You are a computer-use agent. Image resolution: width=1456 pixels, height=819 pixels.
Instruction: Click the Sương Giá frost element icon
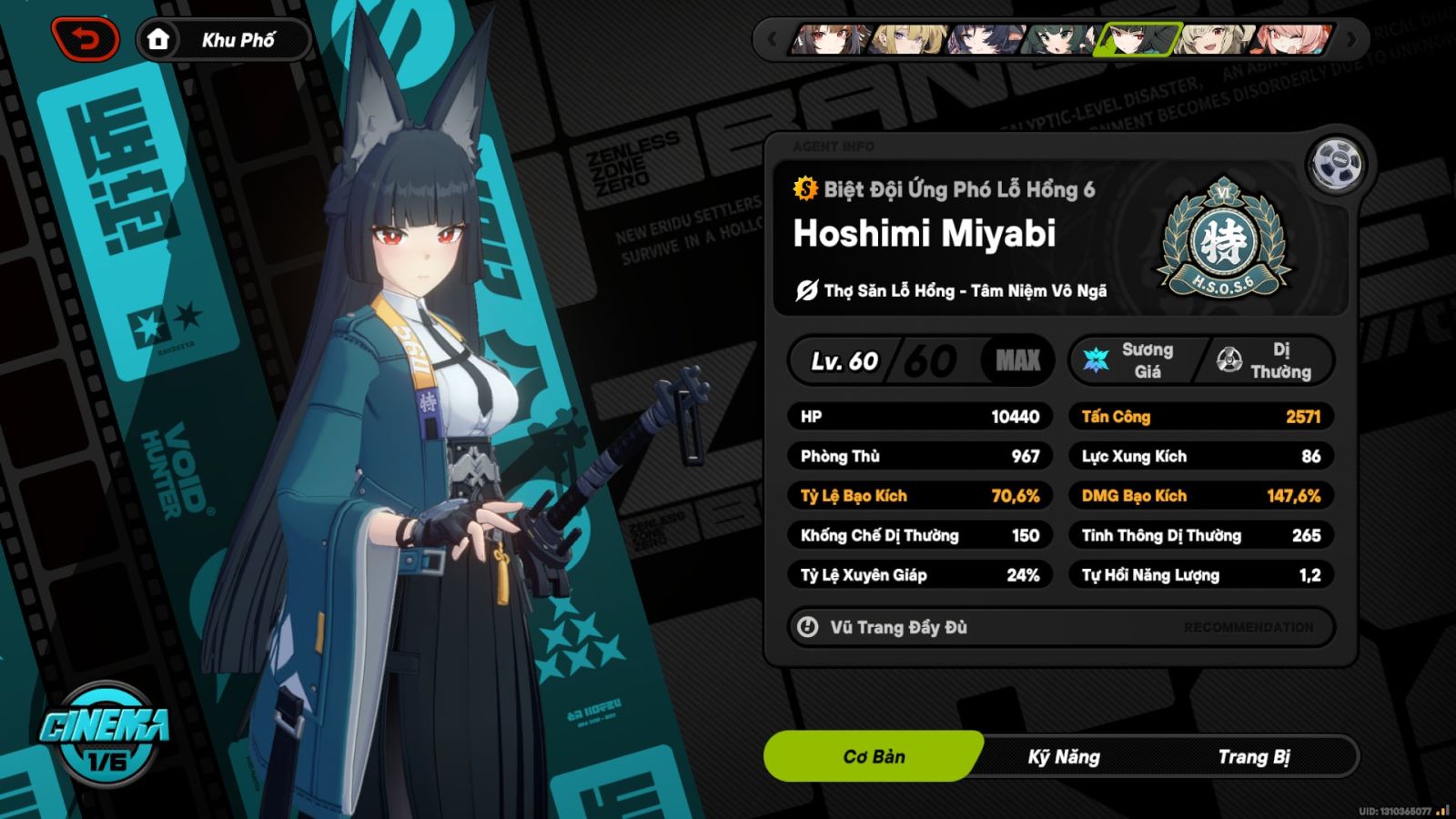click(1097, 359)
